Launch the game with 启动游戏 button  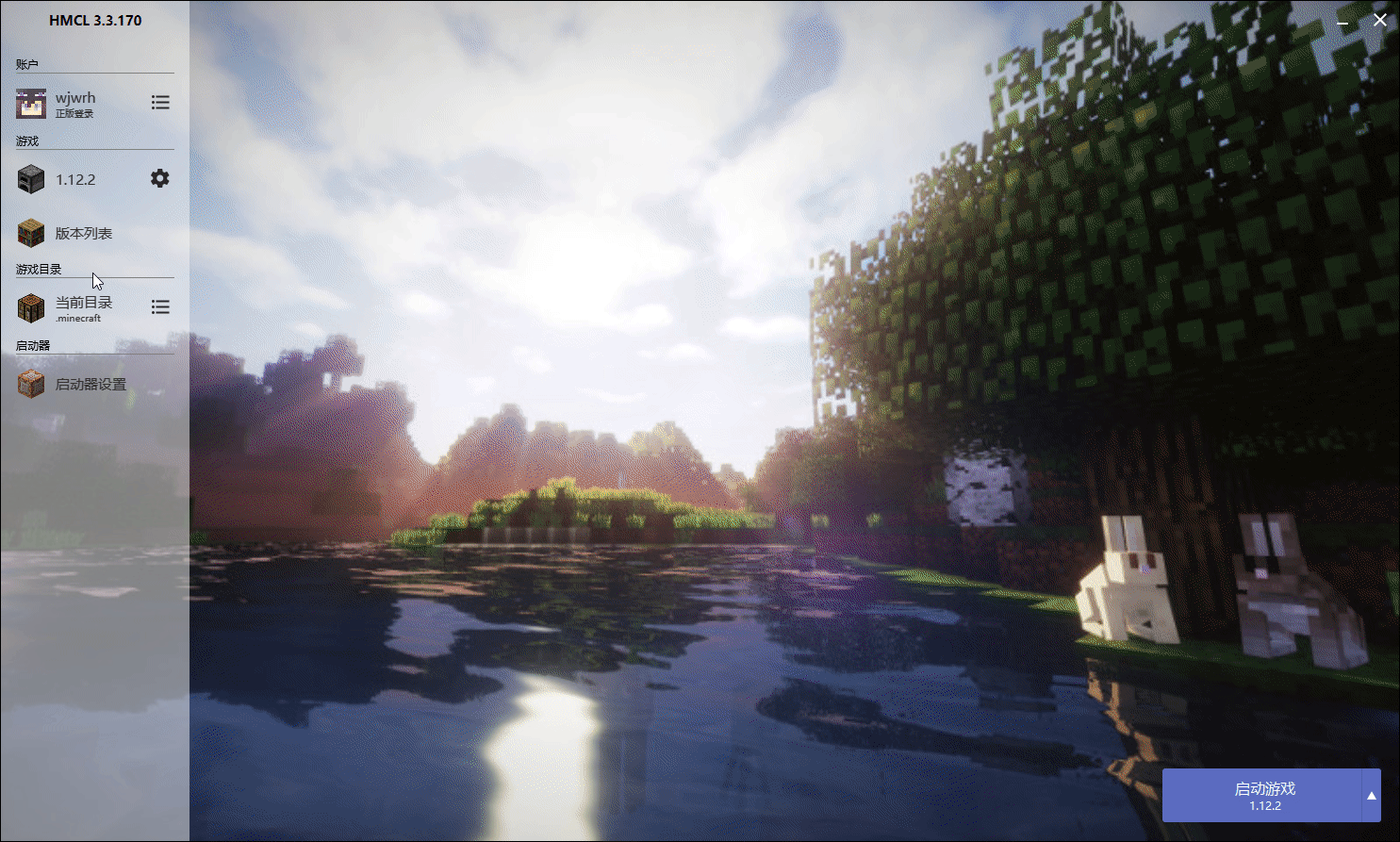coord(1263,795)
